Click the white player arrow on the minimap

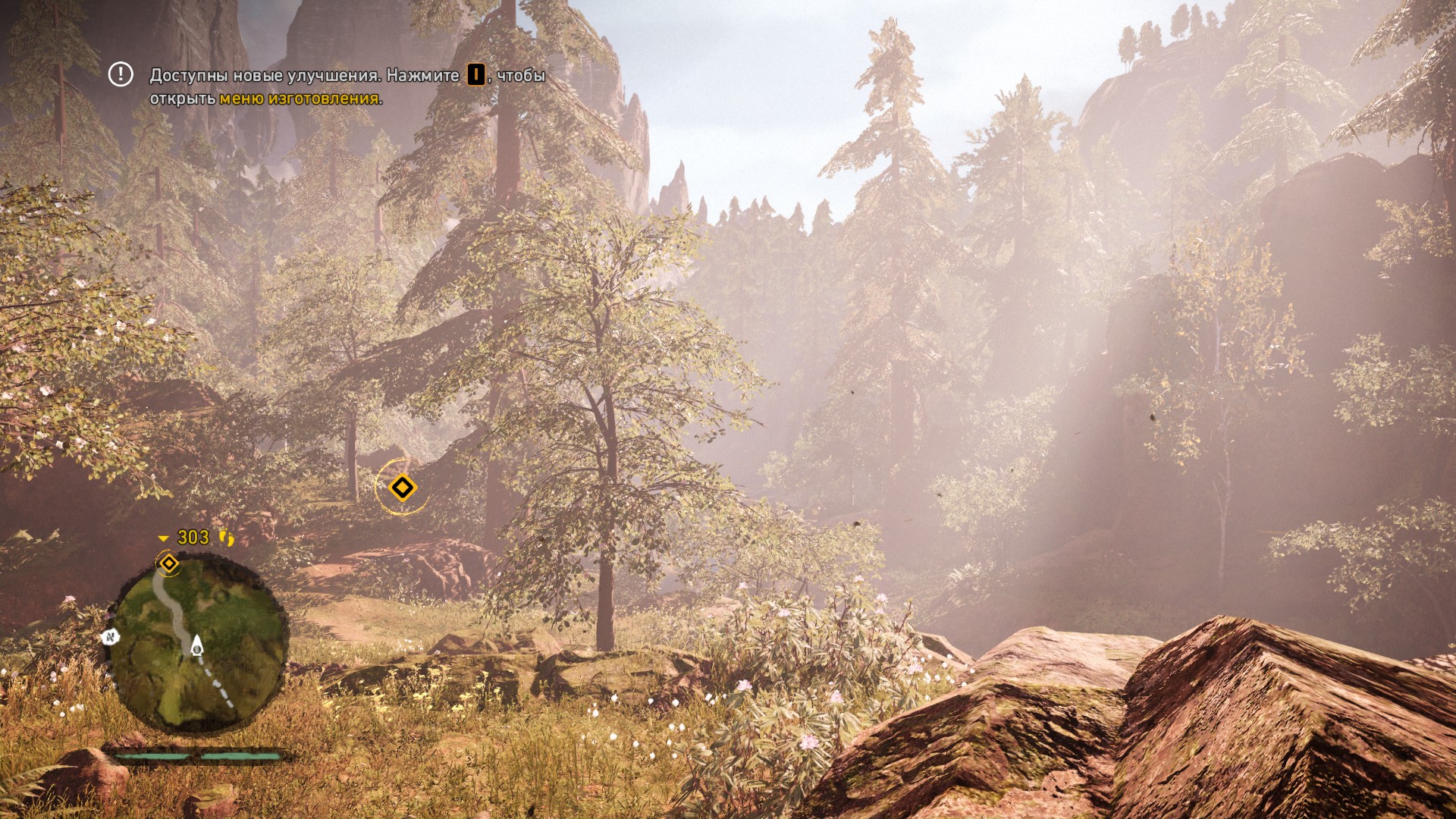click(197, 645)
